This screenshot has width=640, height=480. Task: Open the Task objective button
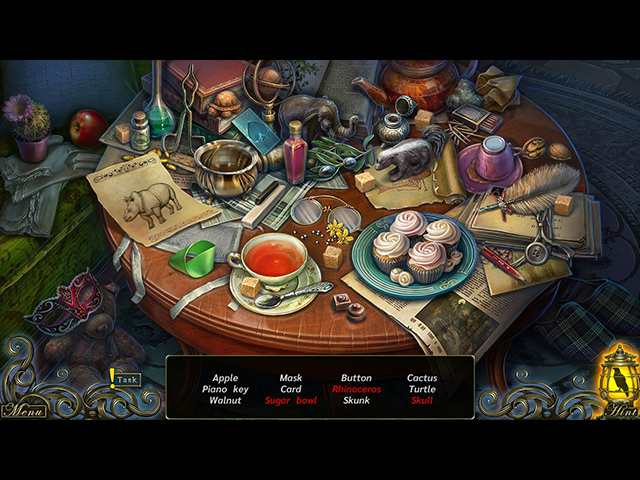126,379
